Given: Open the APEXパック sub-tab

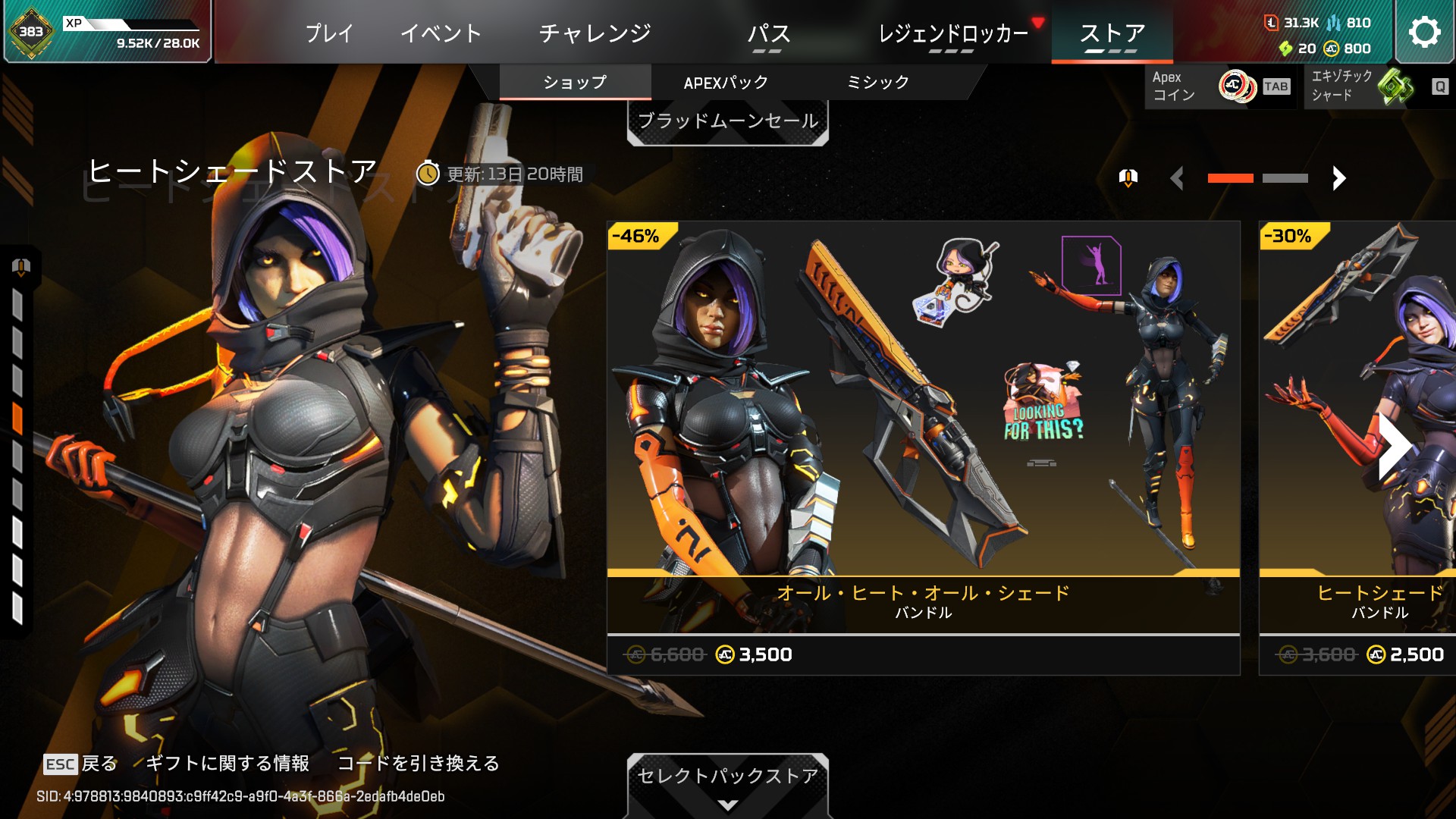Looking at the screenshot, I should click(x=726, y=82).
